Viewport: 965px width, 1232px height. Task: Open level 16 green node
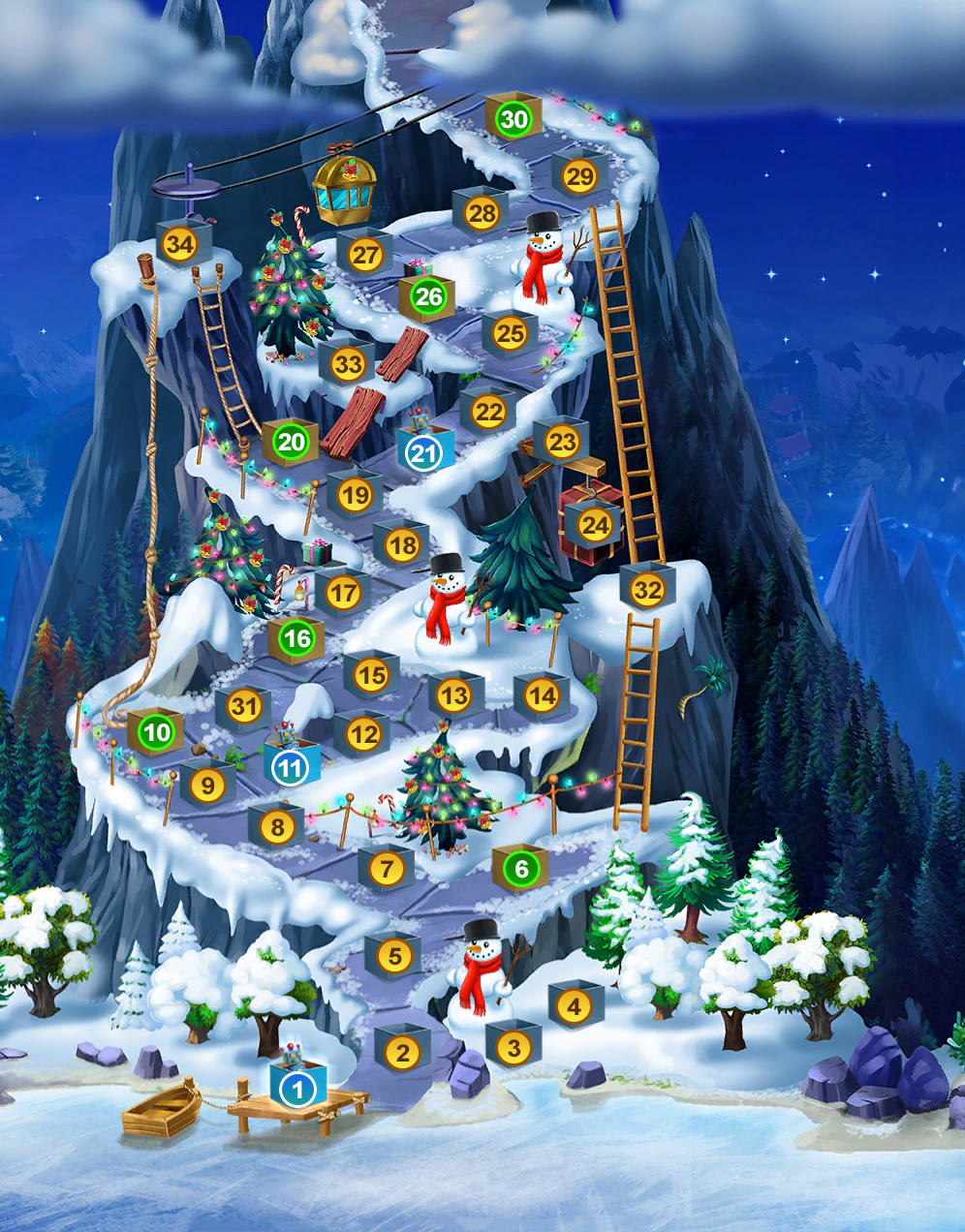coord(296,637)
